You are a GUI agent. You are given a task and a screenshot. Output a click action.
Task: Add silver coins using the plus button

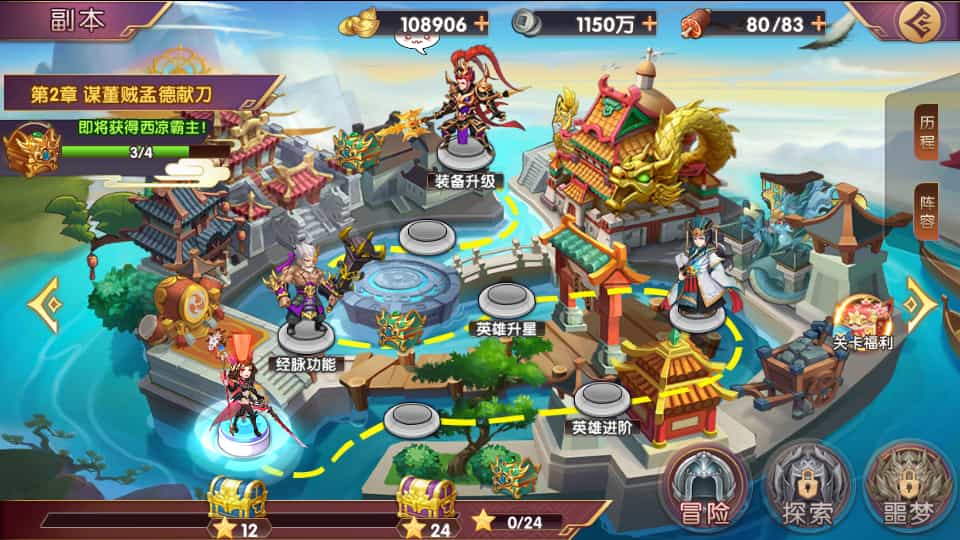pos(648,23)
